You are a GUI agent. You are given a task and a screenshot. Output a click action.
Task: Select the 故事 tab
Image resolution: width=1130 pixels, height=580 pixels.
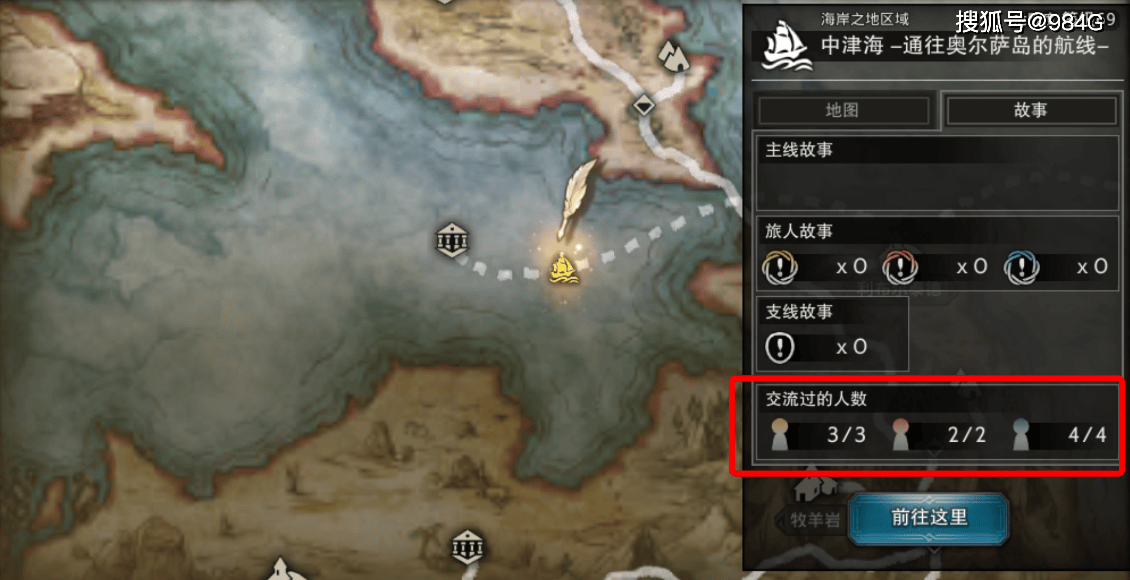tap(1030, 110)
